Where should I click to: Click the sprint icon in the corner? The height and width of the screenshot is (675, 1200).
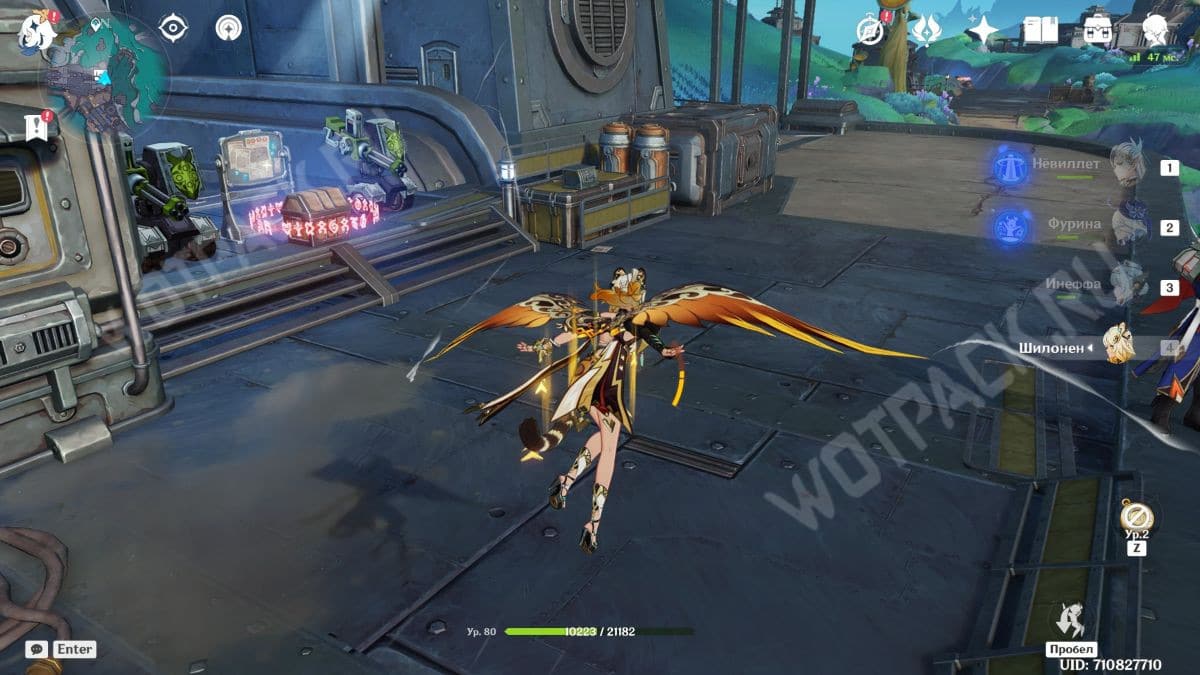click(x=1071, y=620)
